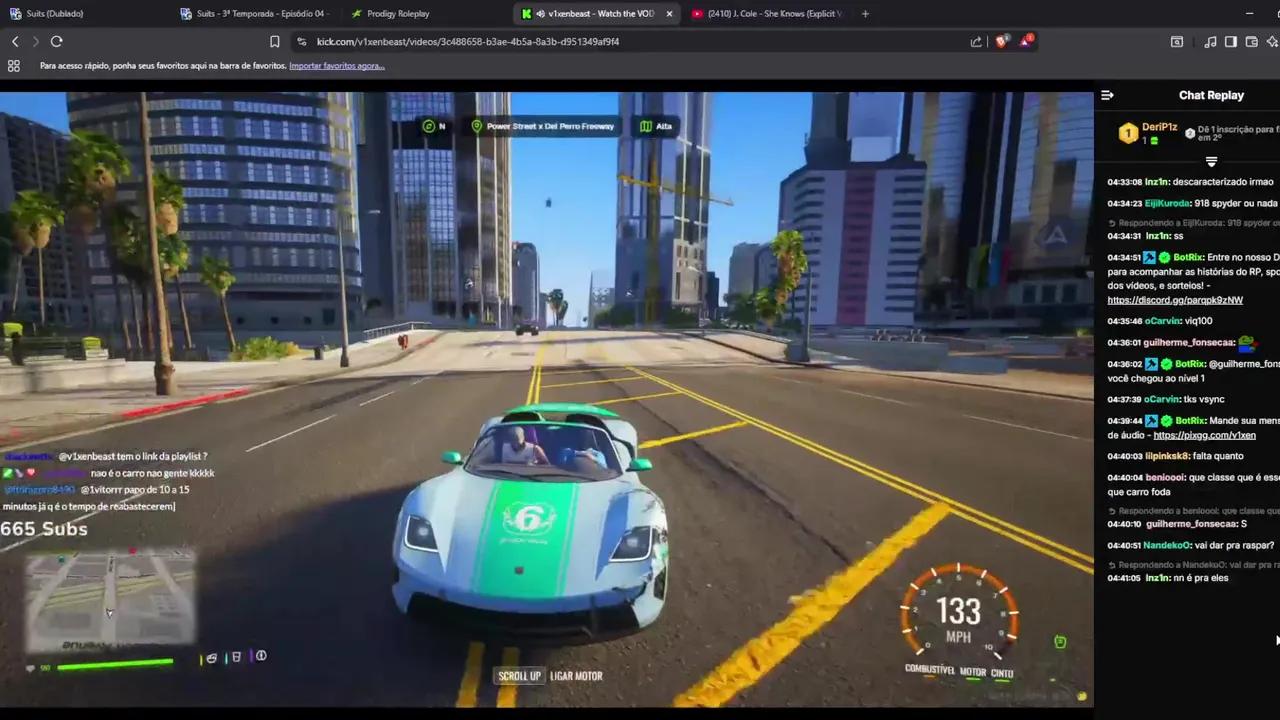Open the Discord link in chat replay
Viewport: 1280px width, 720px height.
click(x=1175, y=300)
